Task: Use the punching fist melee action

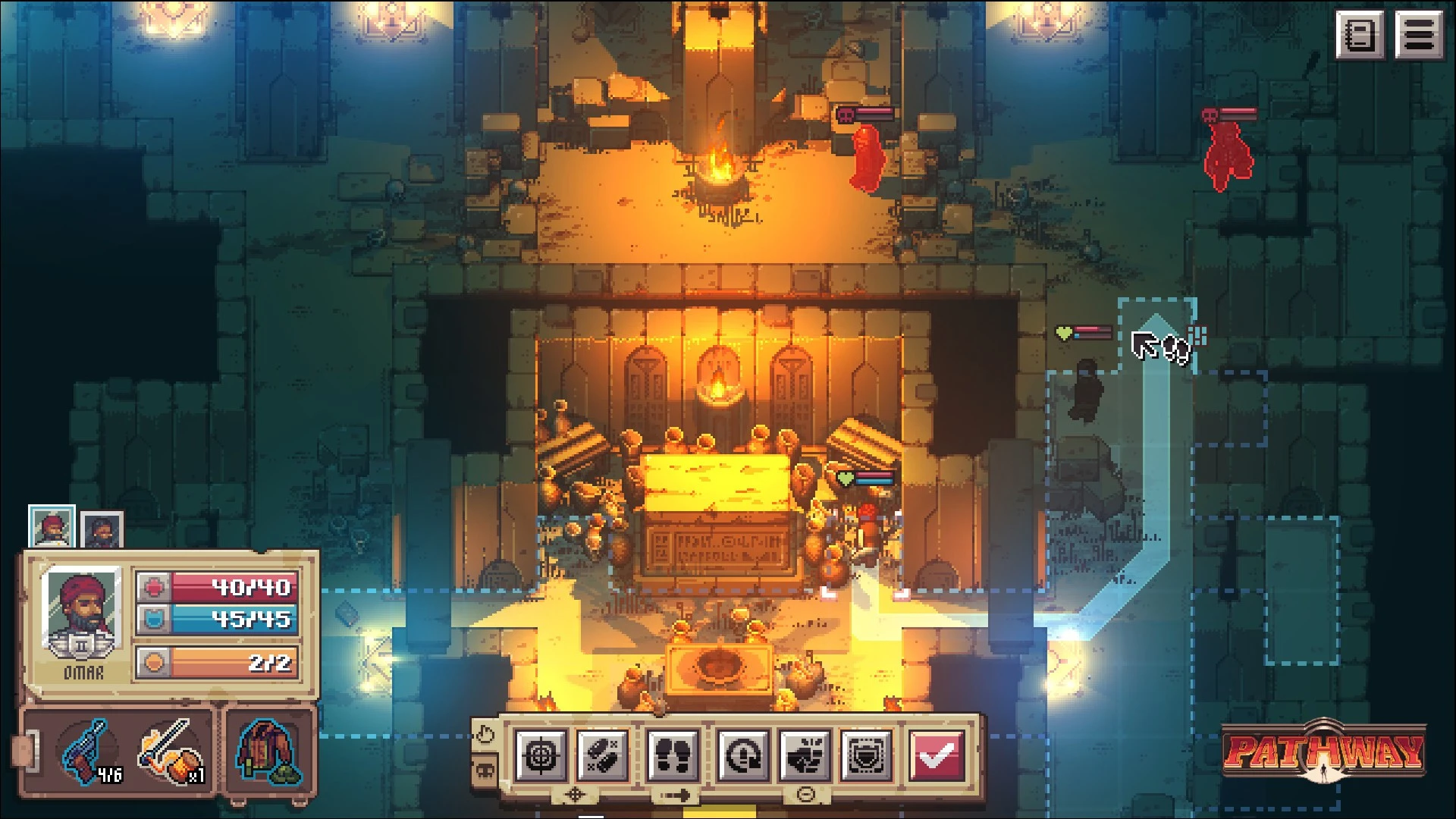Action: (x=805, y=755)
